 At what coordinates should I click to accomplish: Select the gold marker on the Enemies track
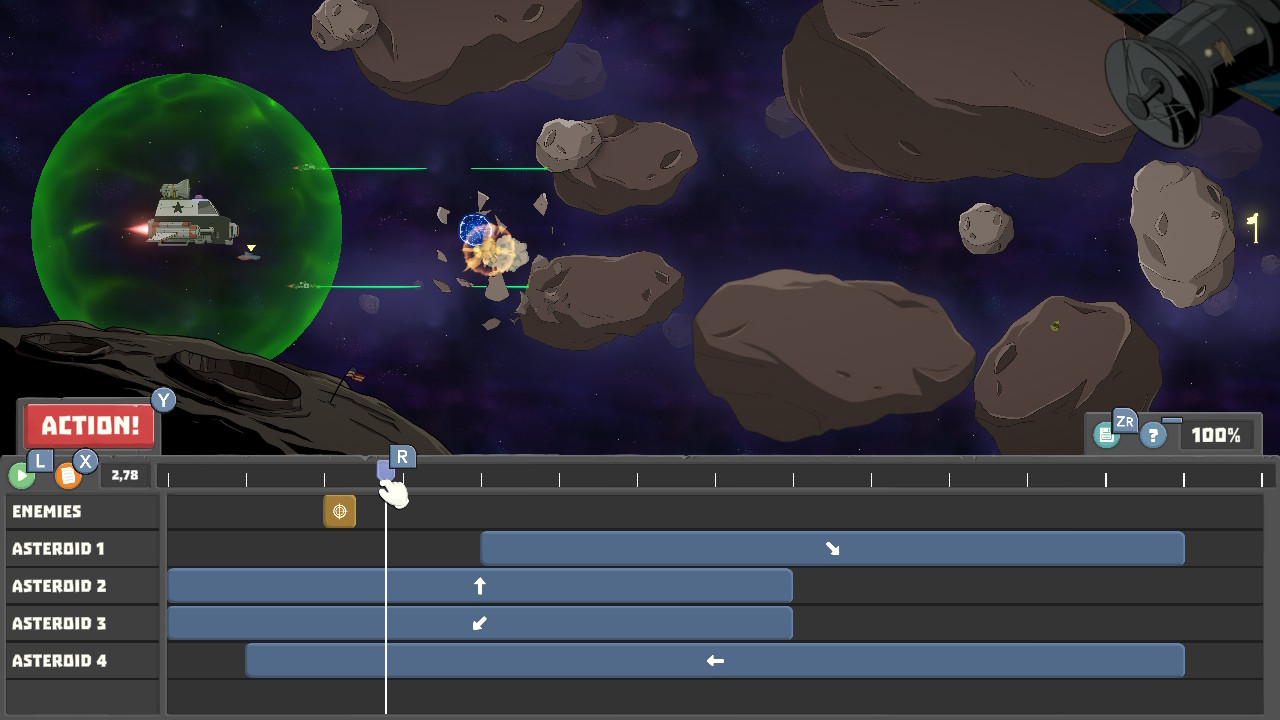[339, 510]
